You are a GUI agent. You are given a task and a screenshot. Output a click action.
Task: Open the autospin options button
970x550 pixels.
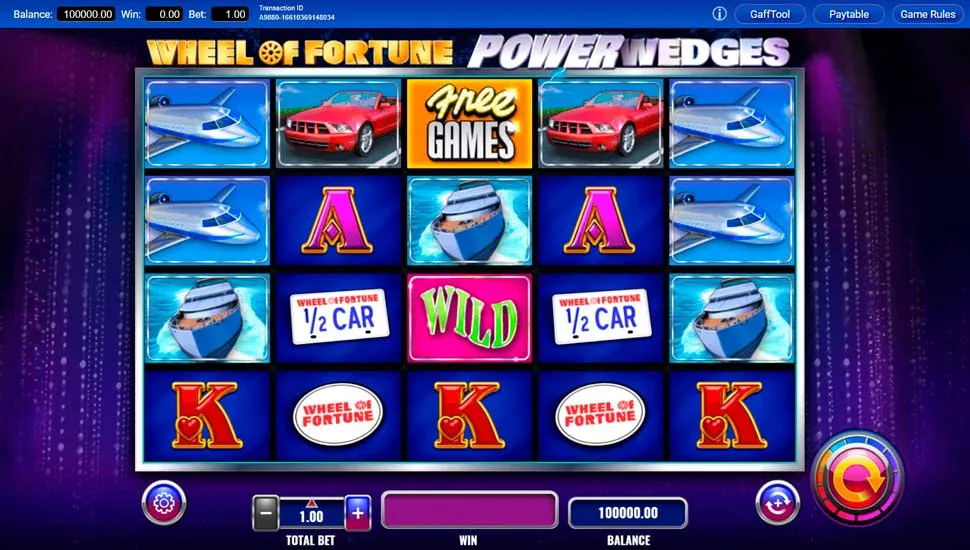(777, 502)
